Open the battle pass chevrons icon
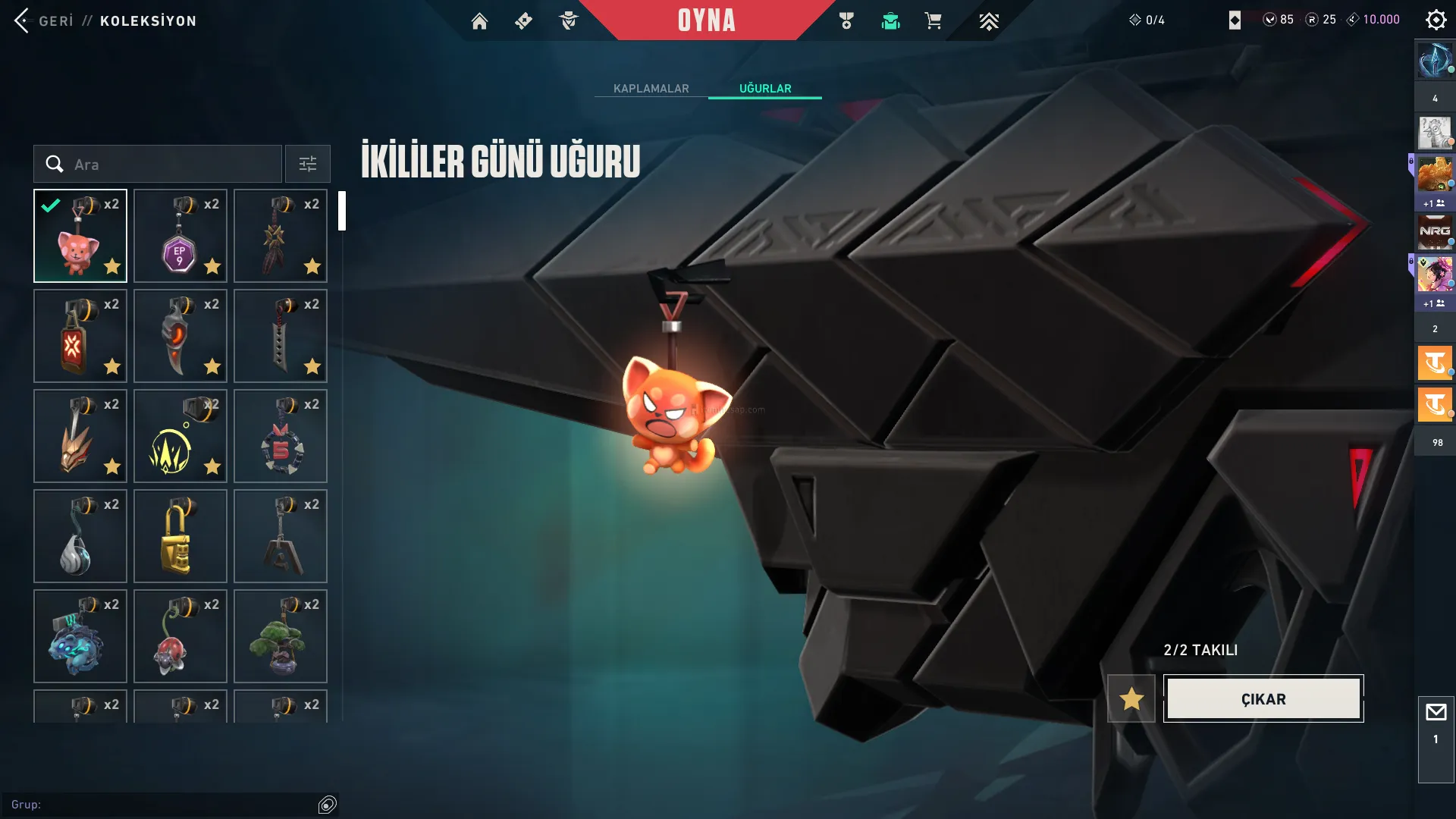 click(988, 20)
